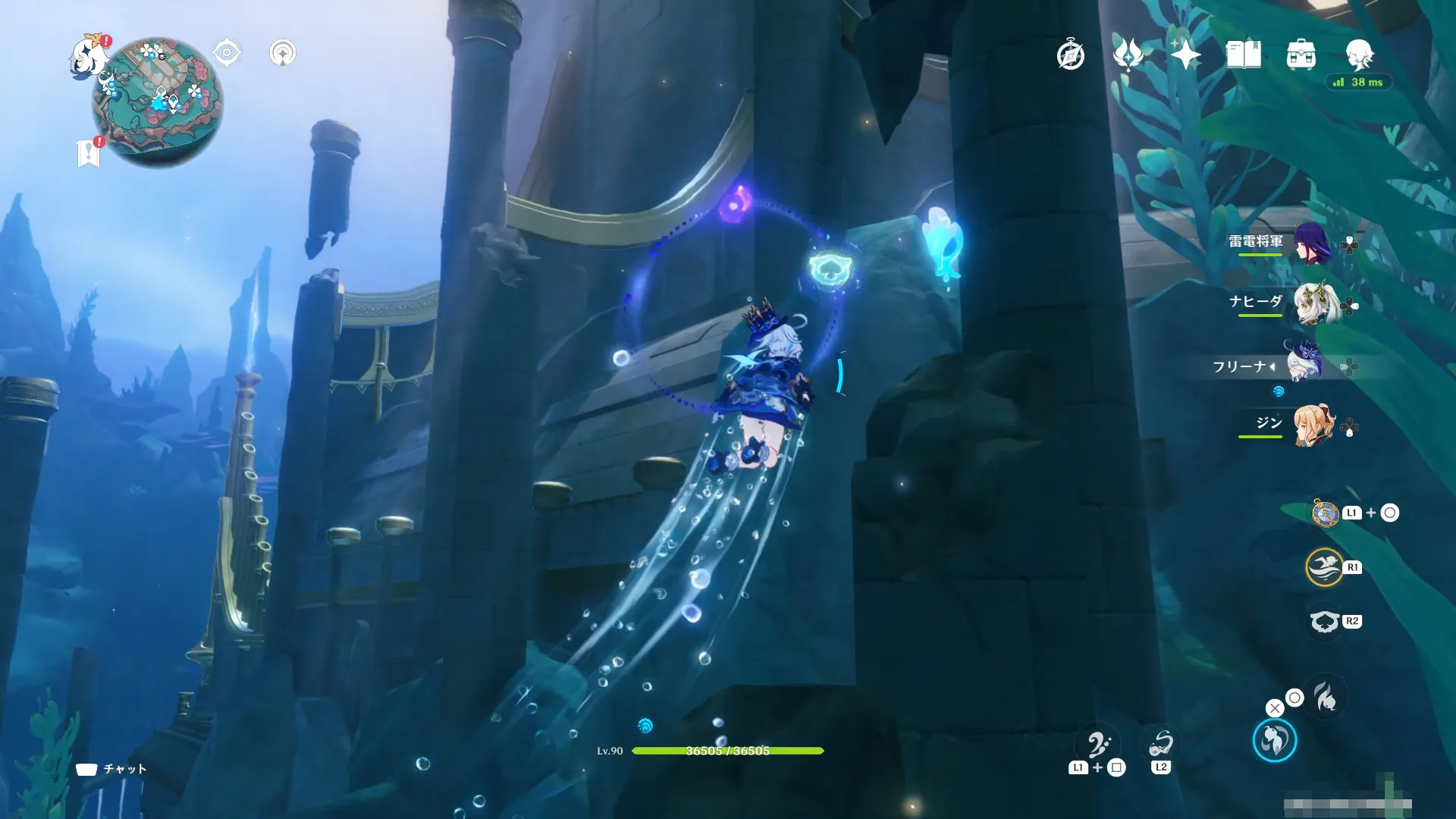
Task: Open the チャット chat box
Action: pos(111,769)
